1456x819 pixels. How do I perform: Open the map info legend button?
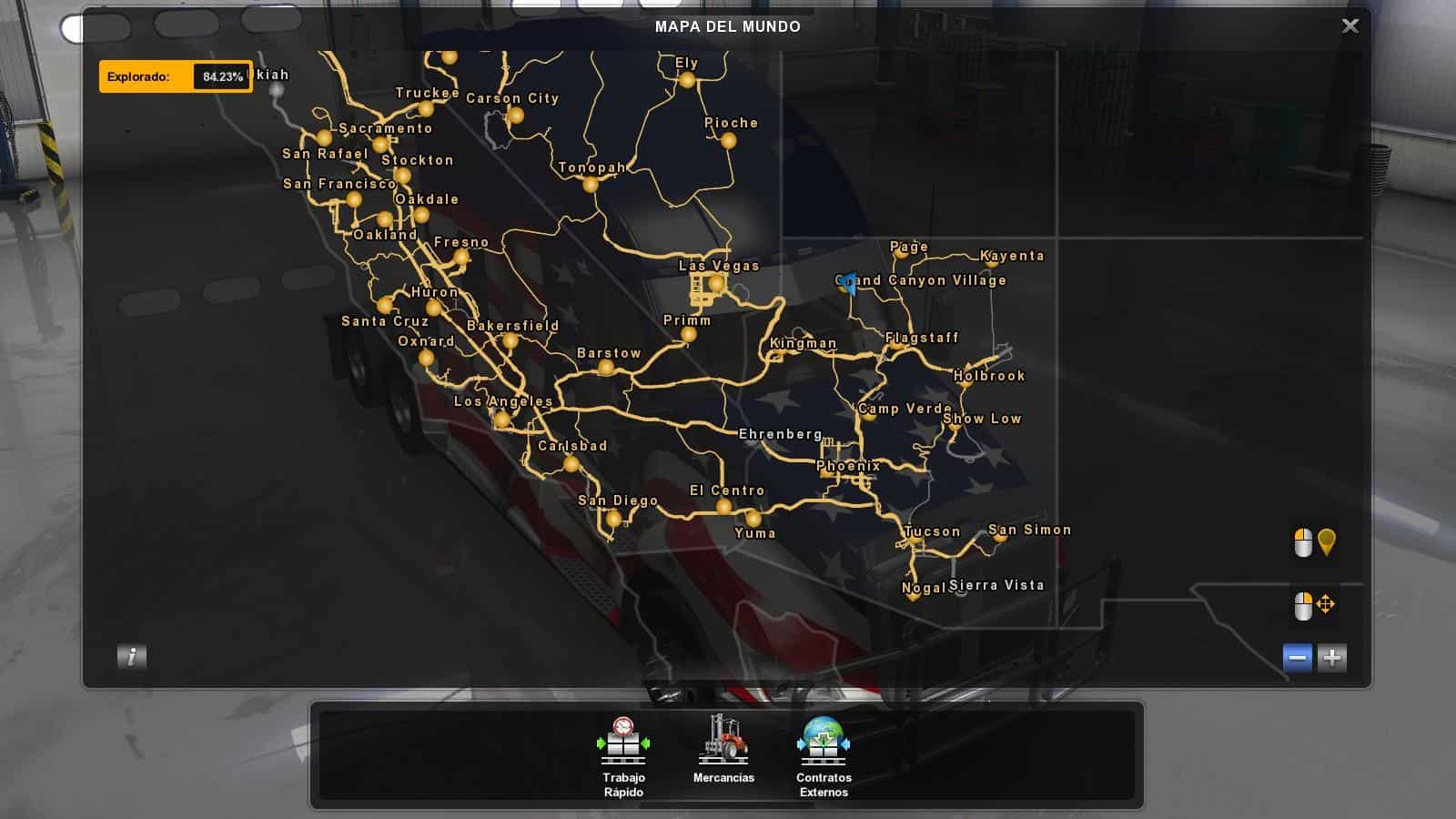[x=132, y=656]
